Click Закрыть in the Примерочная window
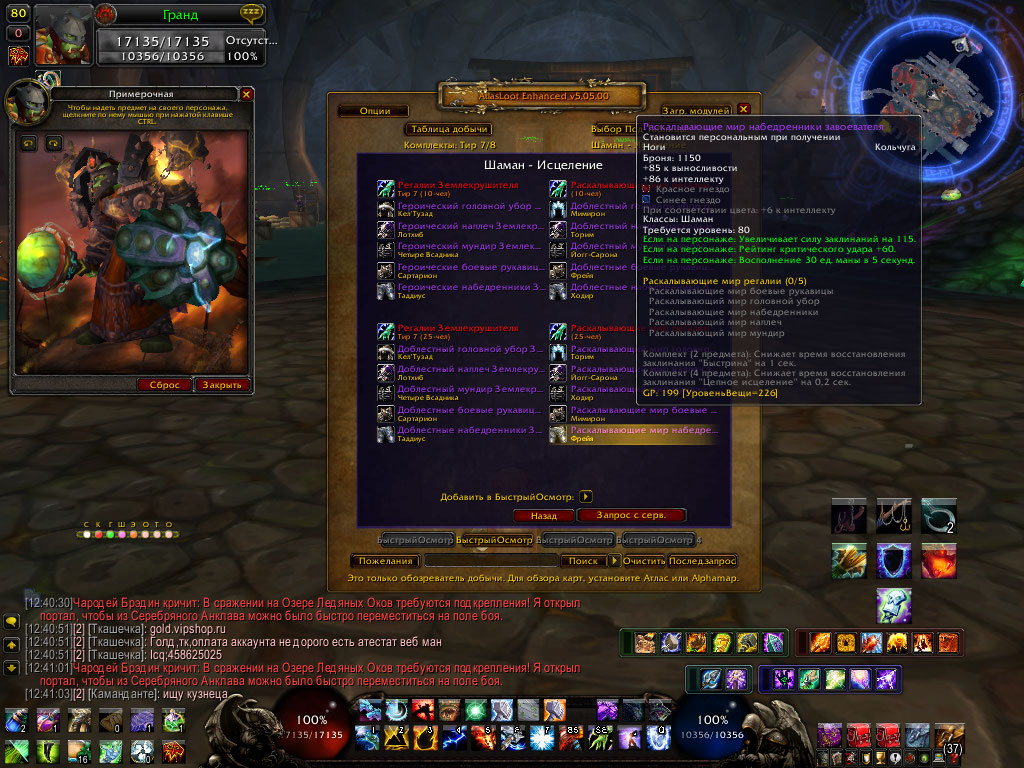Screen dimensions: 1024x768 (x=222, y=385)
